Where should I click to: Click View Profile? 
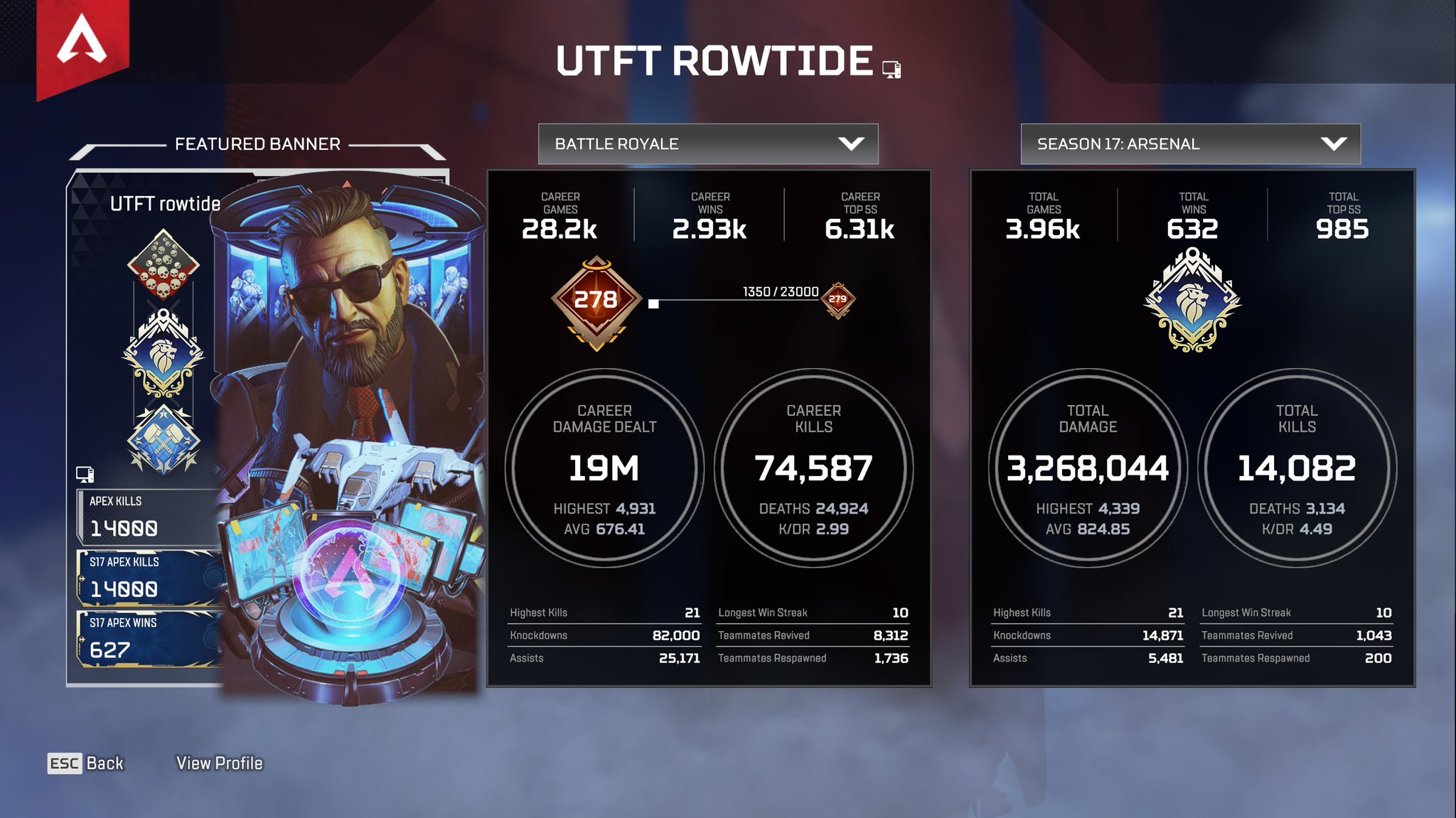click(x=220, y=763)
